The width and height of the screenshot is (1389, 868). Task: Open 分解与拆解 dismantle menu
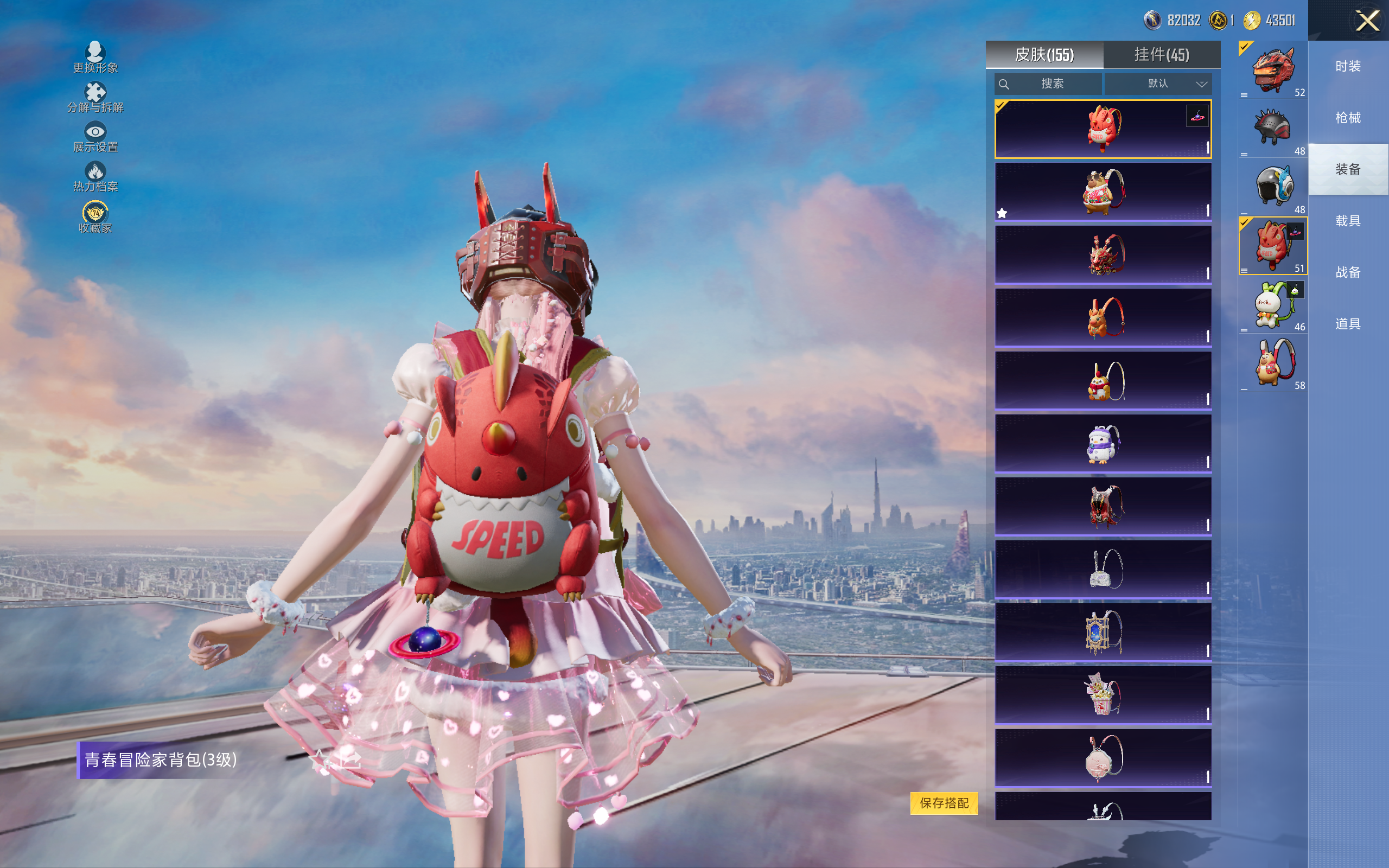95,97
